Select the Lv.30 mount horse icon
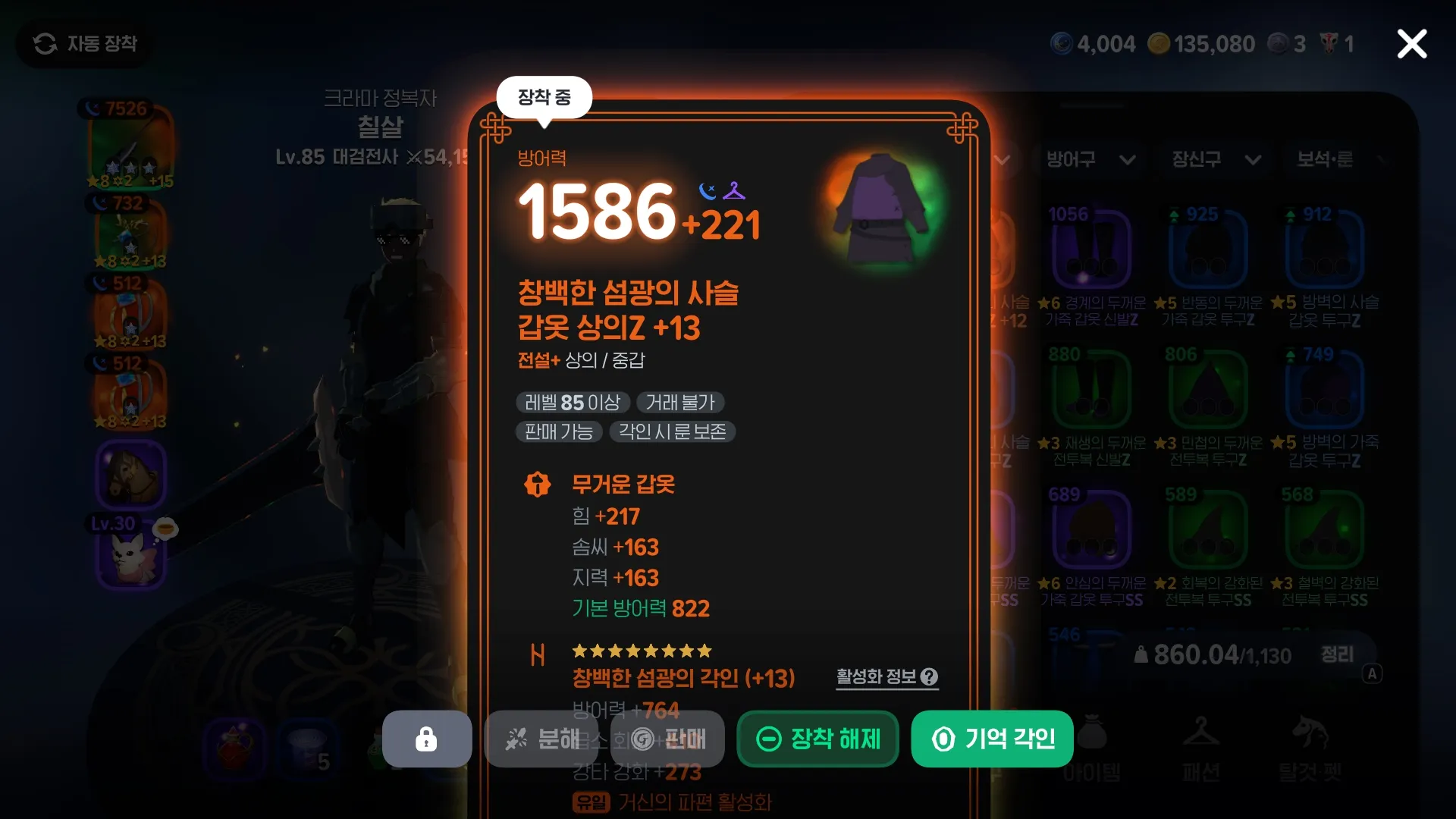Image resolution: width=1456 pixels, height=819 pixels. [130, 474]
